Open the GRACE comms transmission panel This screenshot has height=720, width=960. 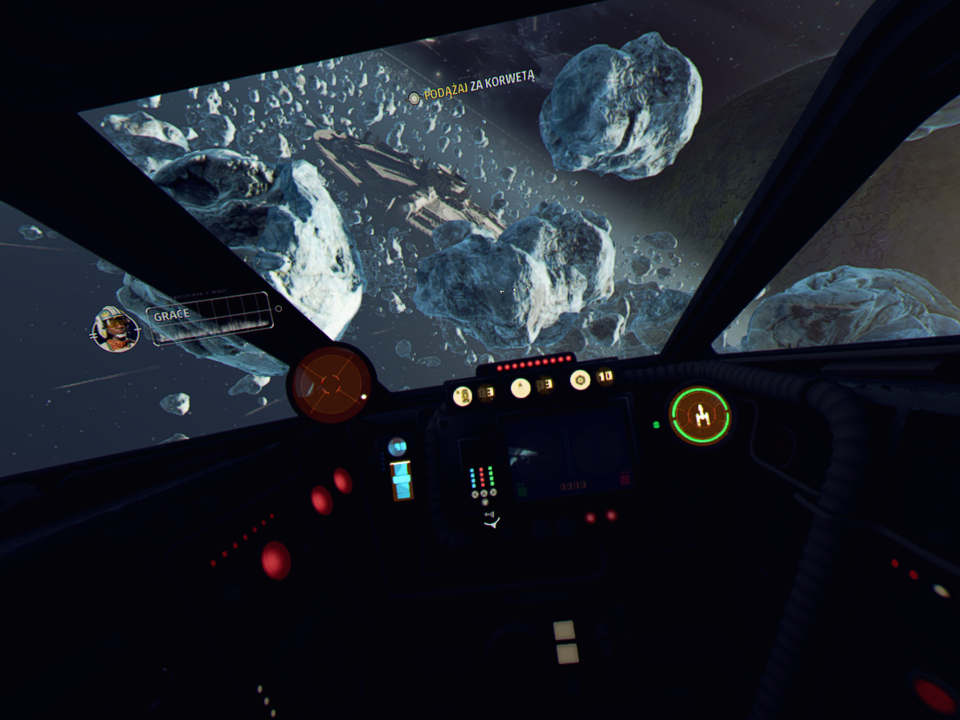[x=210, y=319]
